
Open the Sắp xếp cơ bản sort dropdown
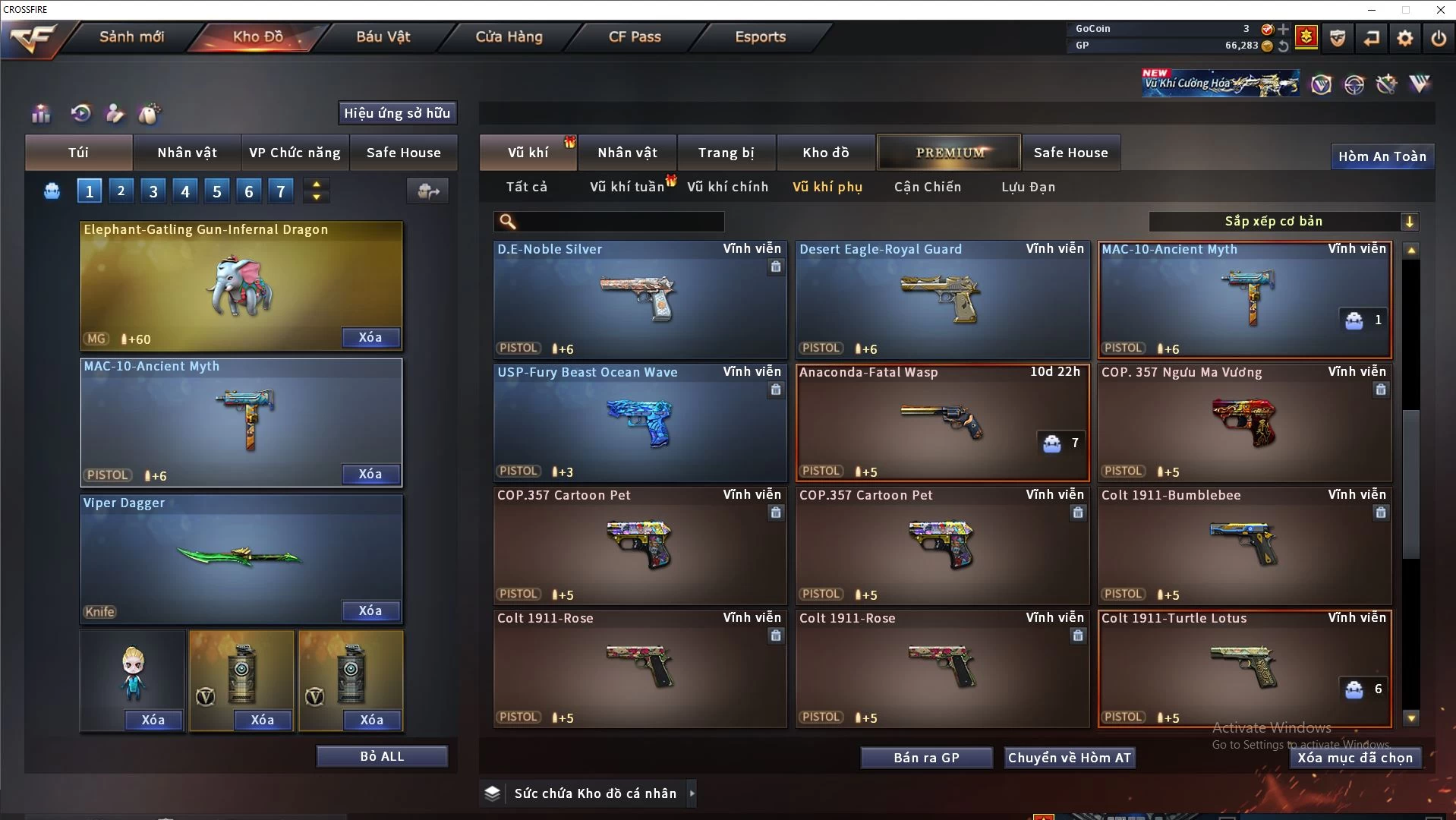(x=1283, y=221)
